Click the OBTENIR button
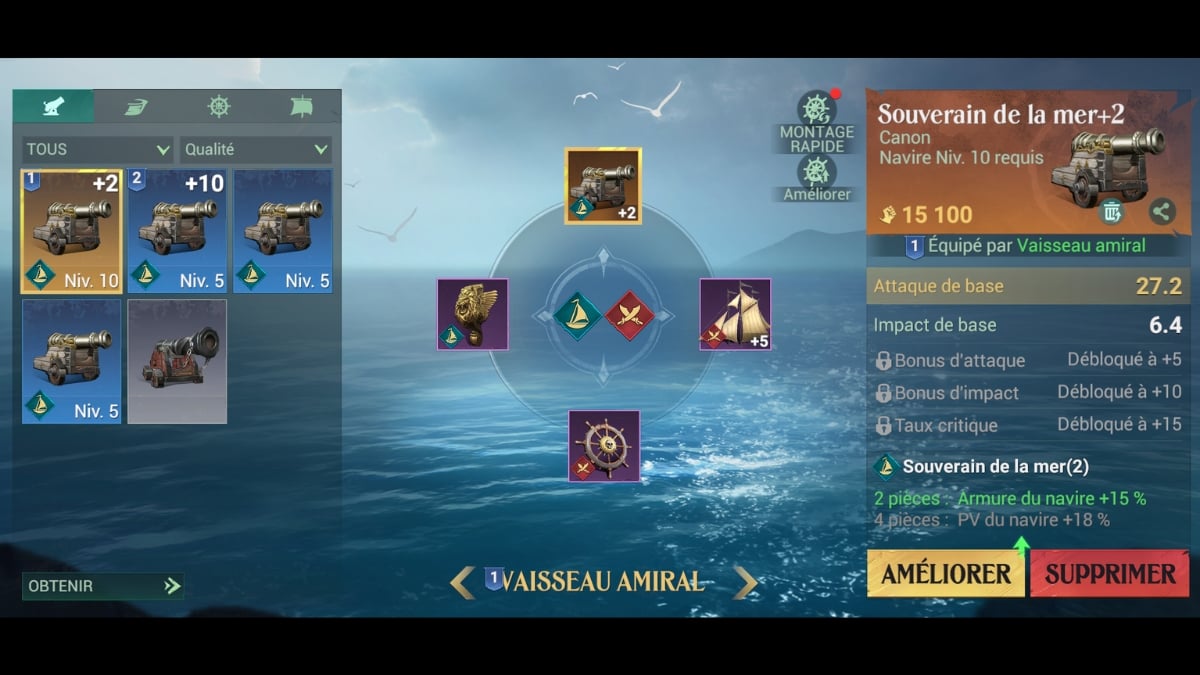This screenshot has height=675, width=1200. [x=102, y=586]
